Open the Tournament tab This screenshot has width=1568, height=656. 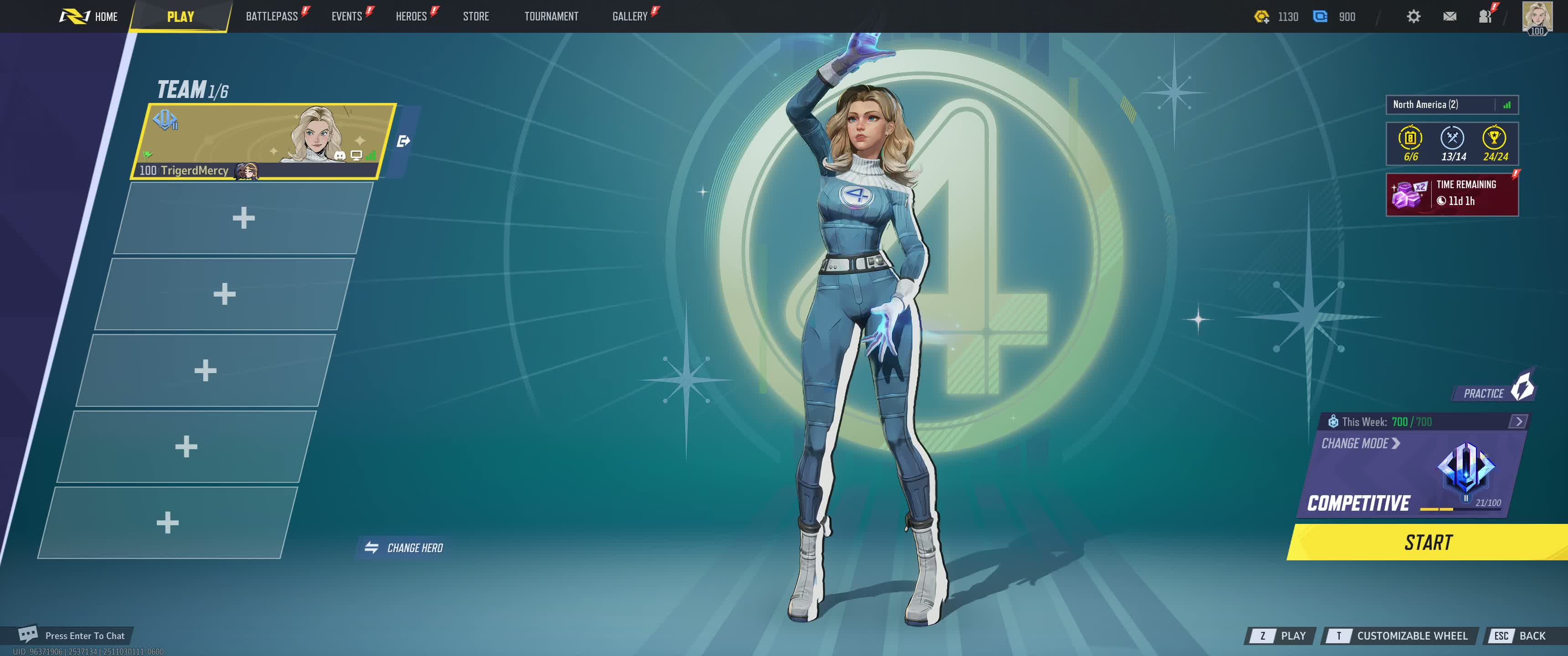click(551, 16)
